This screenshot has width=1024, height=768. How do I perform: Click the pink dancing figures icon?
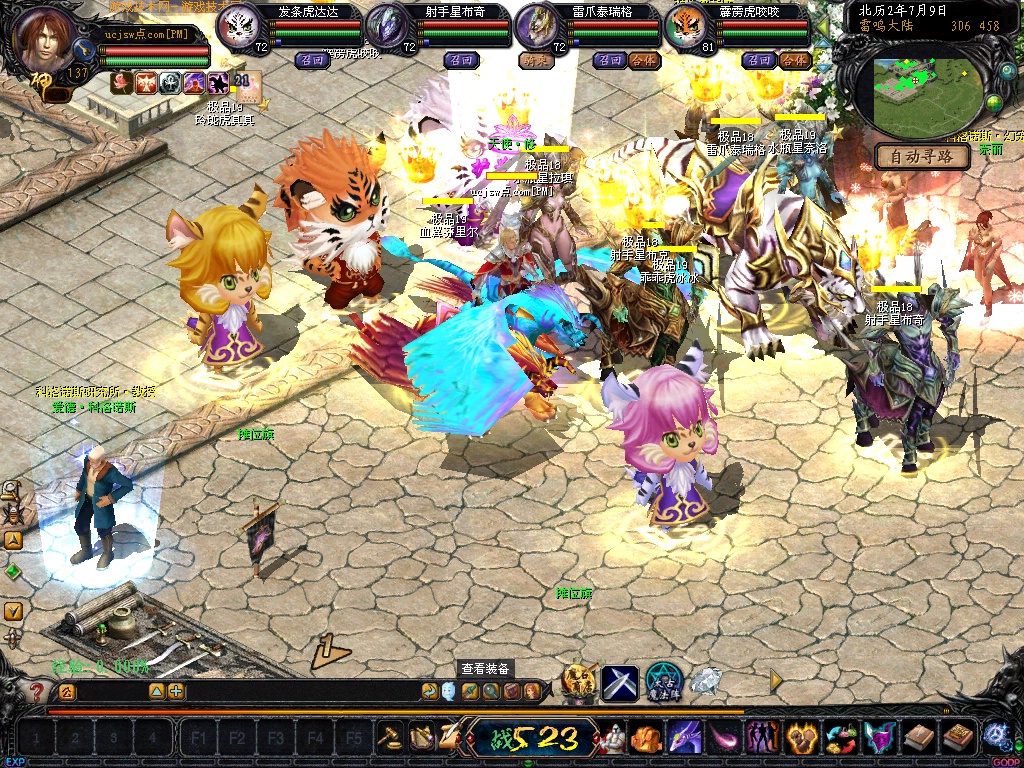click(x=763, y=738)
